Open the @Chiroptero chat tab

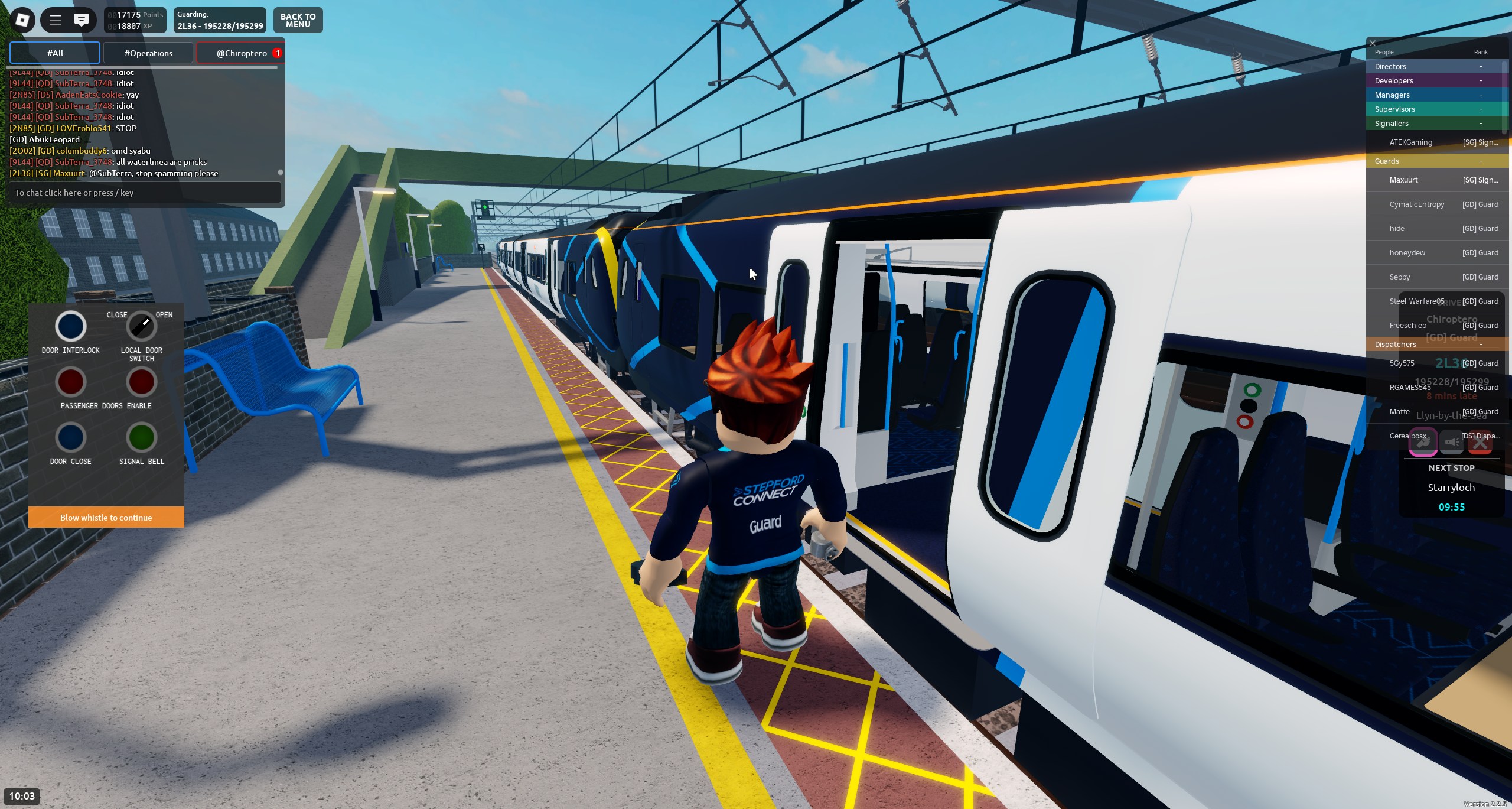point(242,53)
